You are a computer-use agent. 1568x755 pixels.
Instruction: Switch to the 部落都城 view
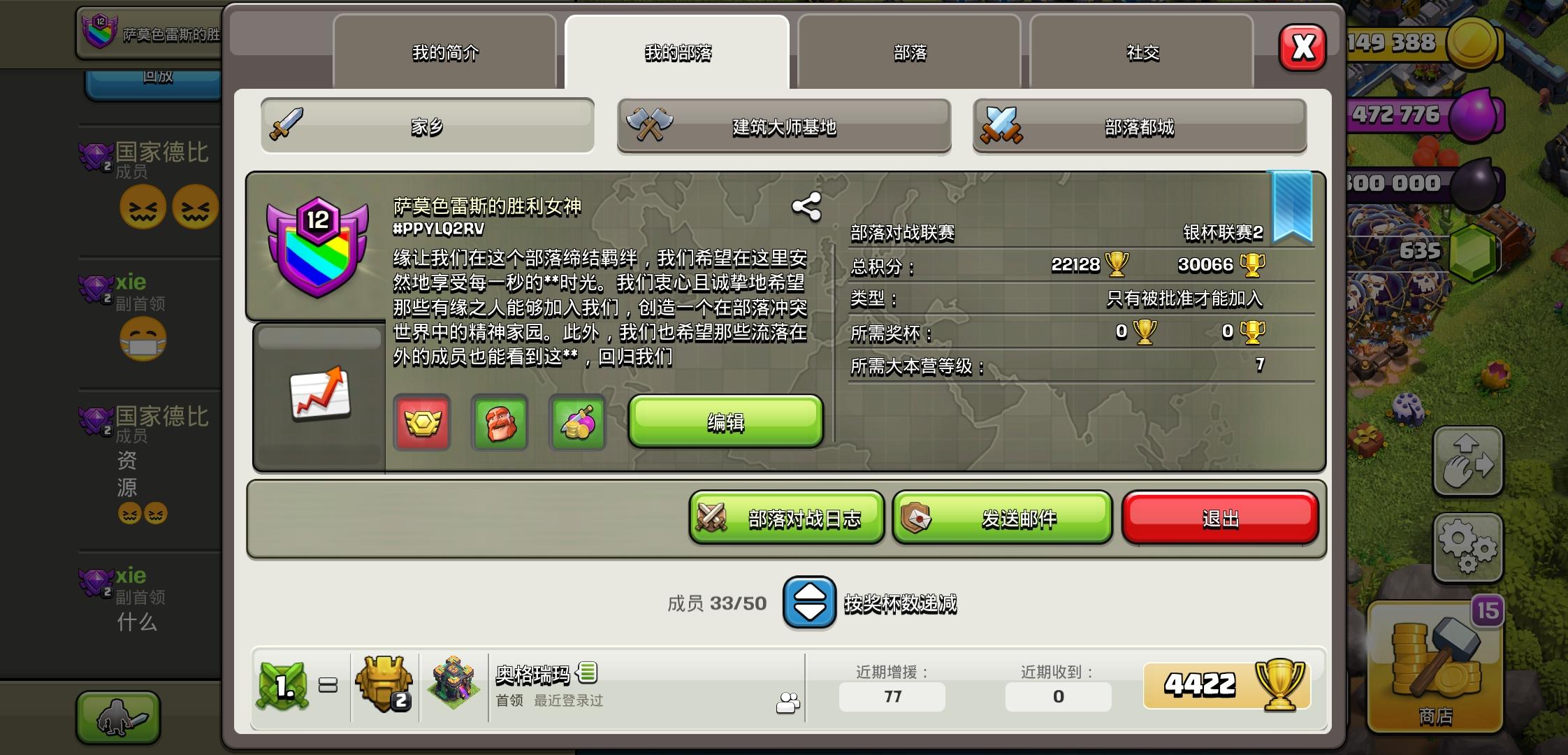tap(1140, 126)
